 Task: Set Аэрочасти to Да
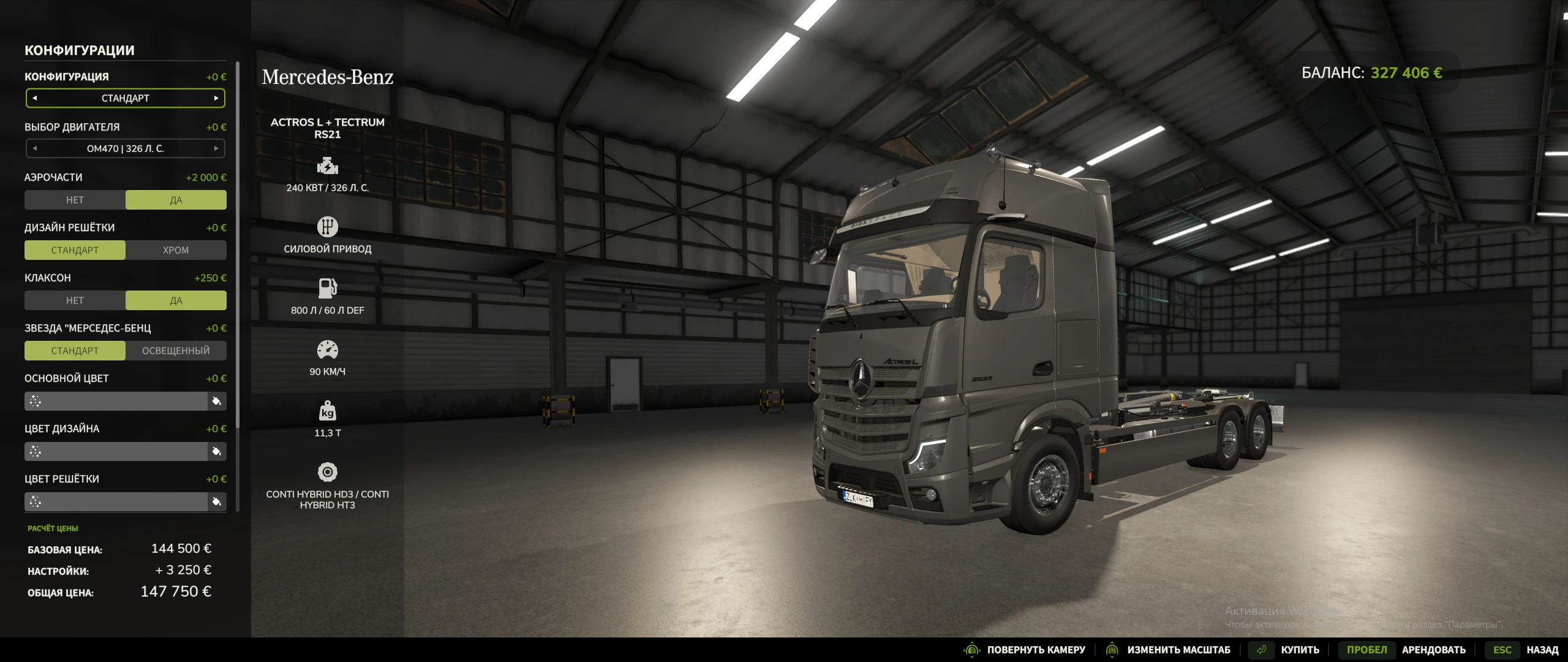tap(176, 200)
